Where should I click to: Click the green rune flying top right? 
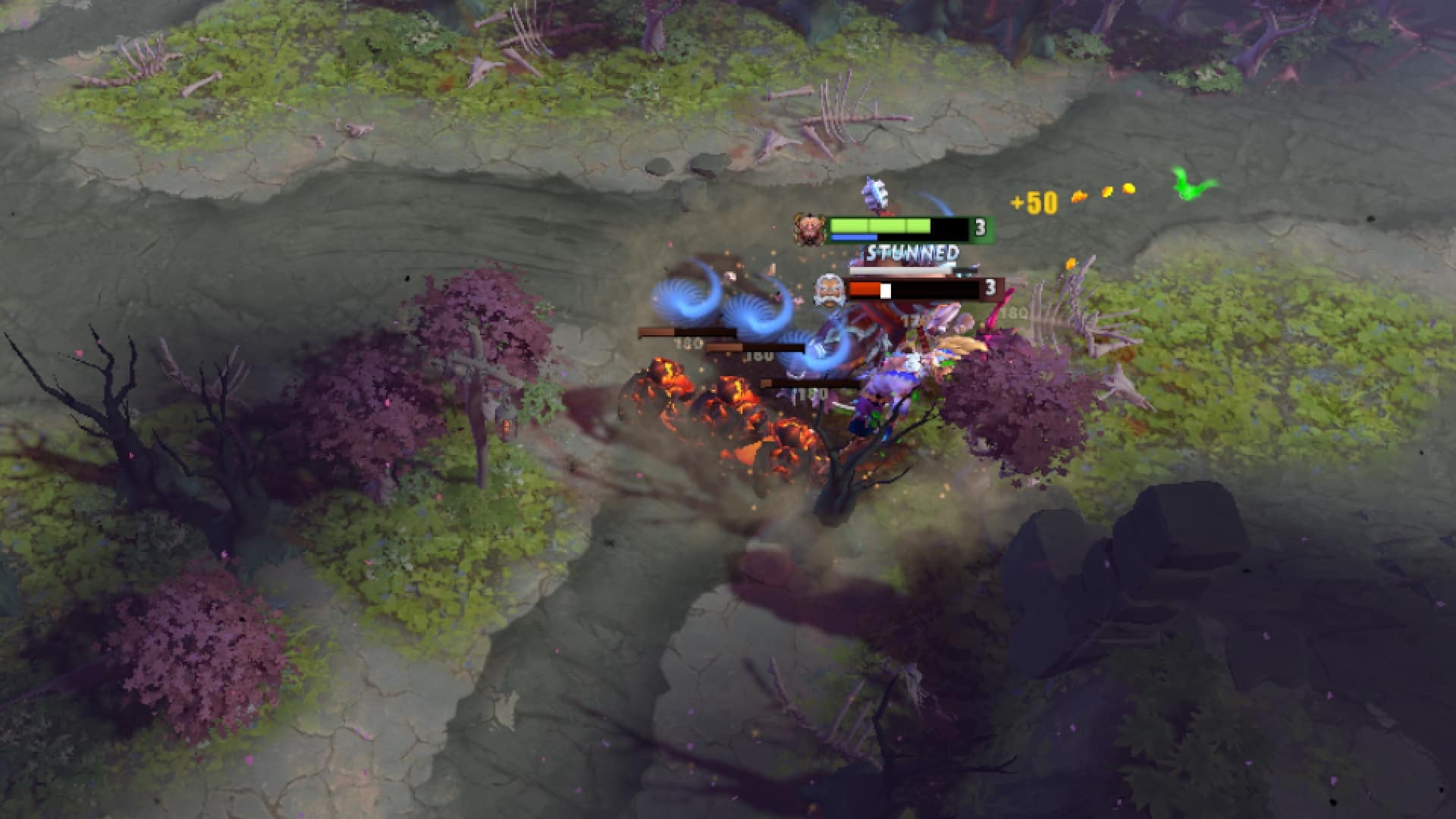(1189, 184)
